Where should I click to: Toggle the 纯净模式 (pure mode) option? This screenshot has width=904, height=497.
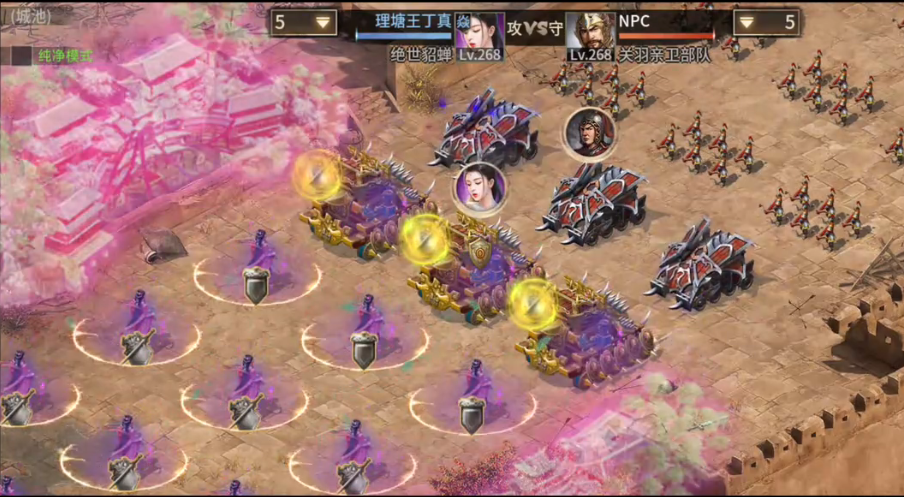coord(21,56)
